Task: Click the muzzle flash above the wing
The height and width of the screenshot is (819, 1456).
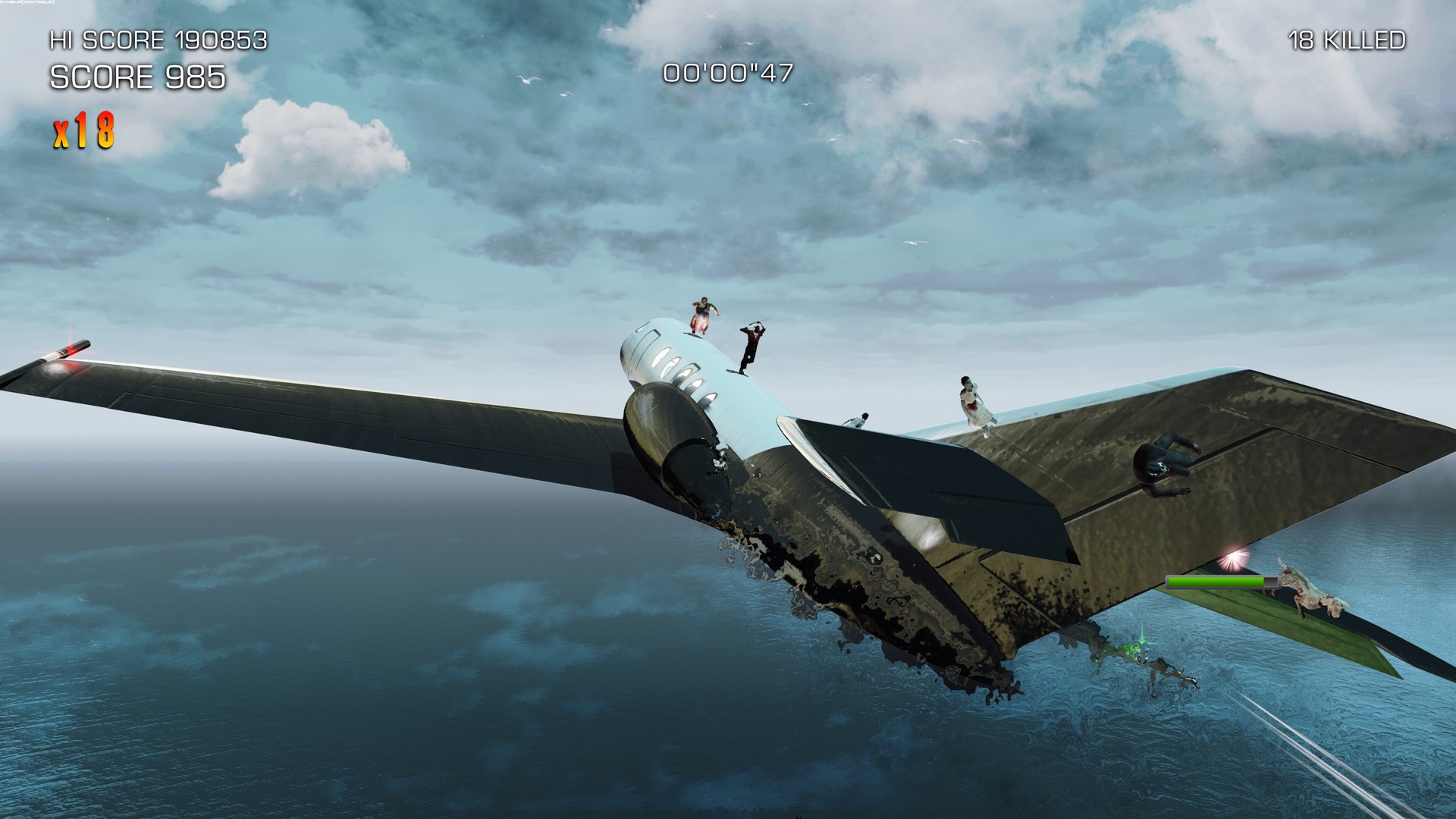Action: click(1235, 557)
